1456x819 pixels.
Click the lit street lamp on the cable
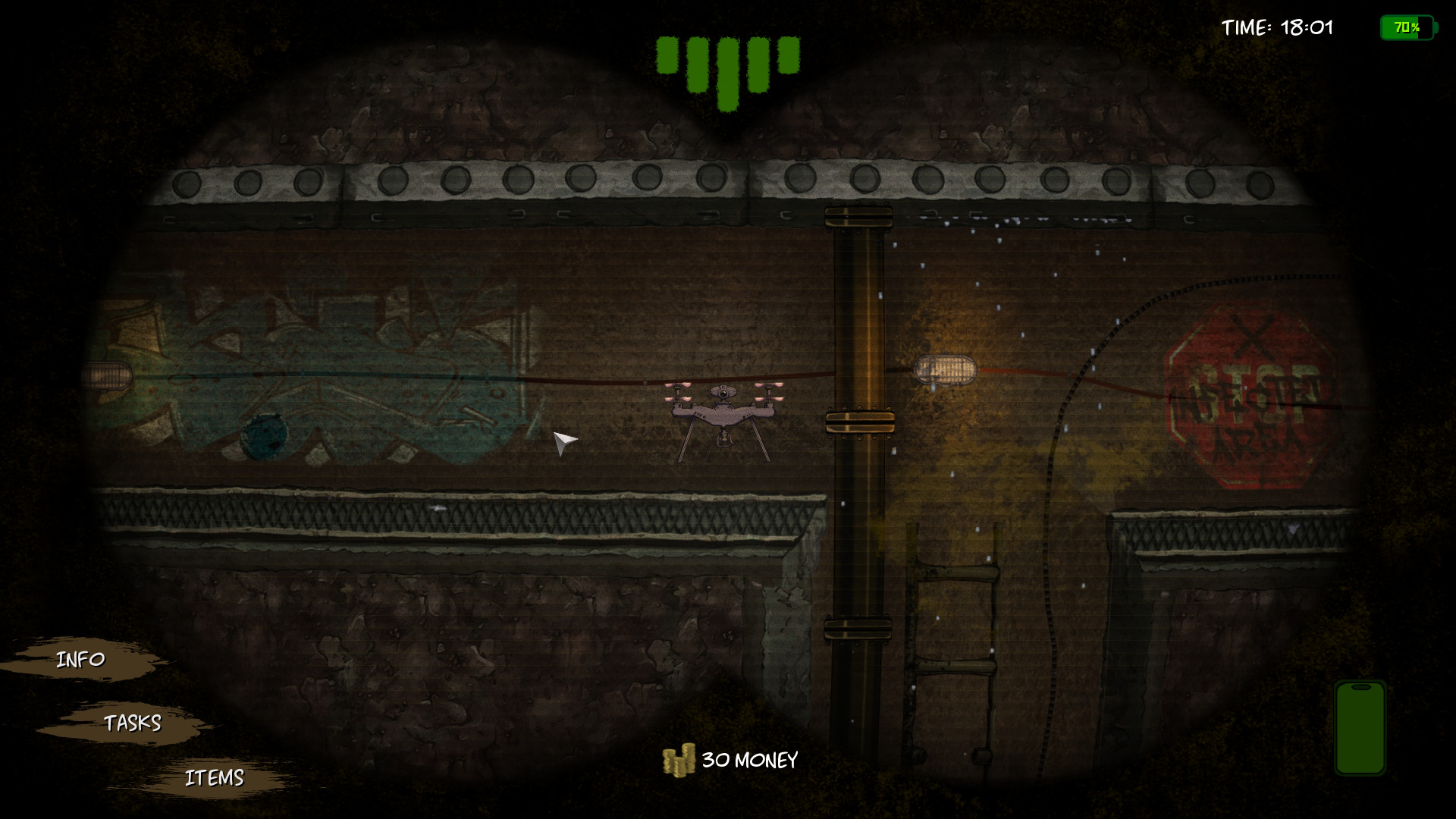(x=946, y=369)
